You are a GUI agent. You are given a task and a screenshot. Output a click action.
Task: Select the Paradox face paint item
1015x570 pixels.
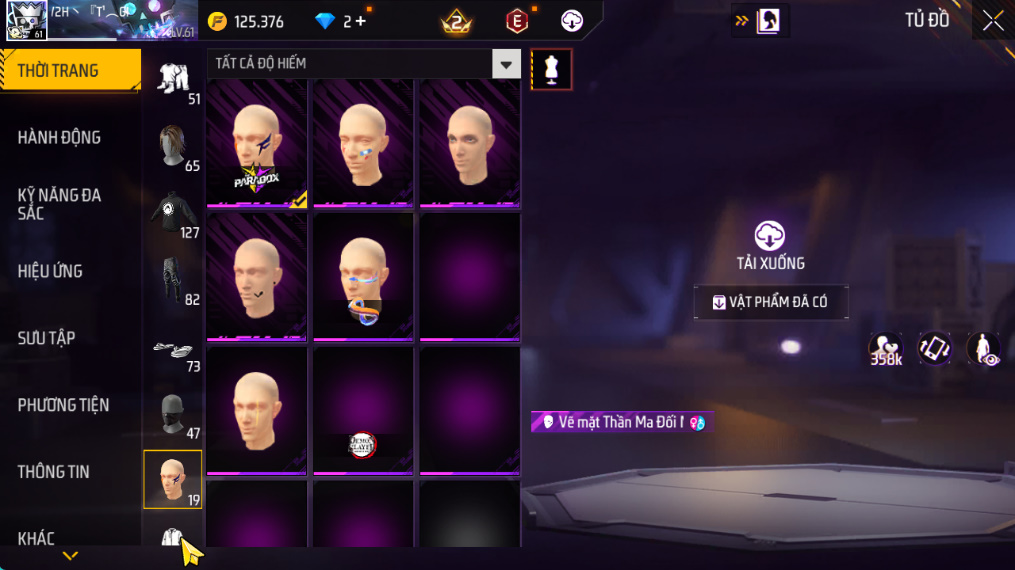pos(257,143)
